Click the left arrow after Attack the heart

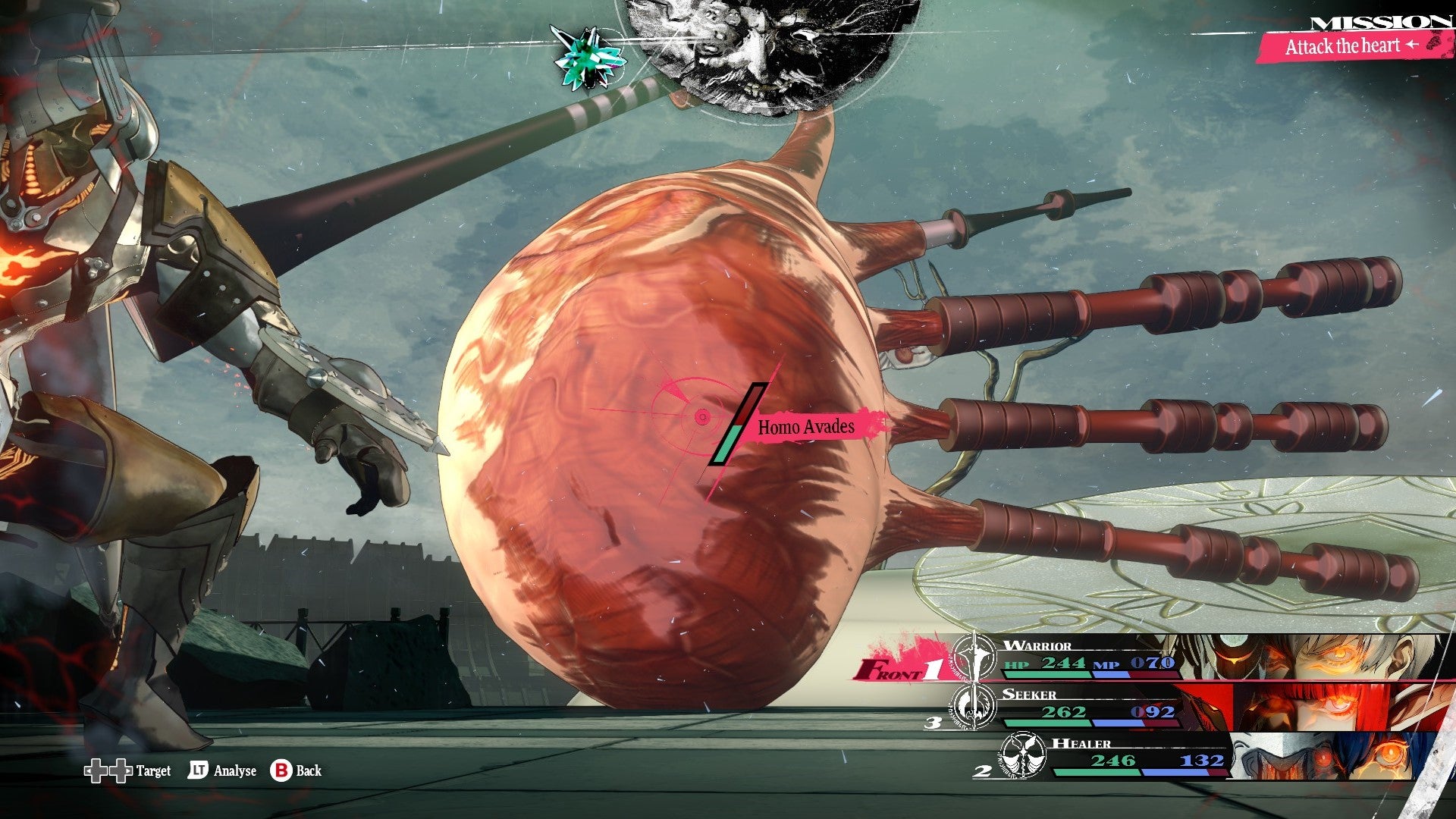point(1411,45)
